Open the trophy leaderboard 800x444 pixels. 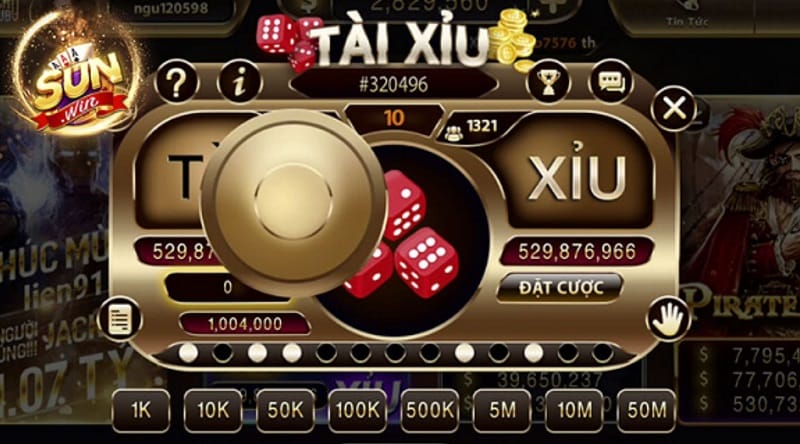tap(547, 82)
